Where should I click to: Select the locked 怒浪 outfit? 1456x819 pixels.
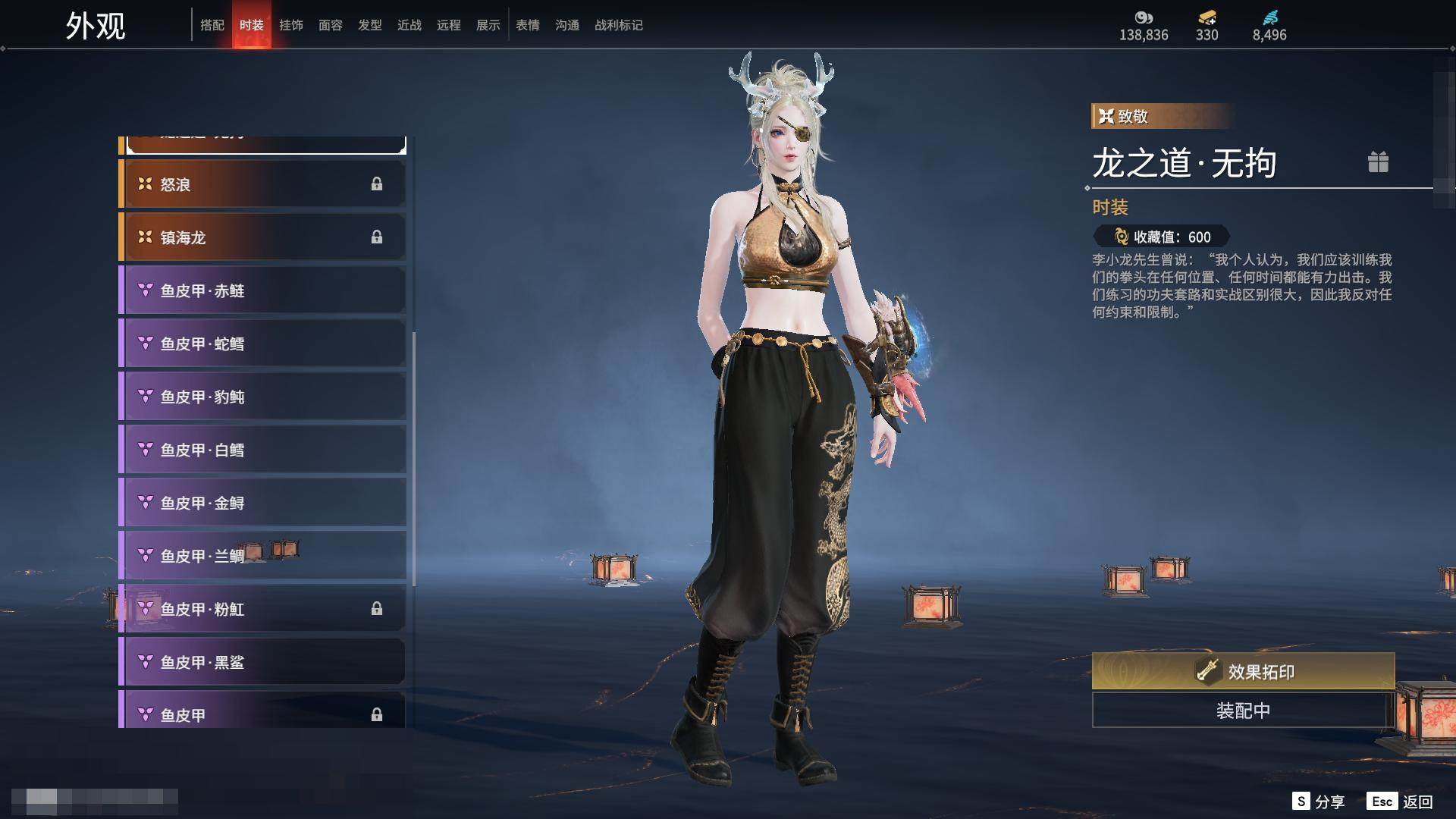point(262,184)
